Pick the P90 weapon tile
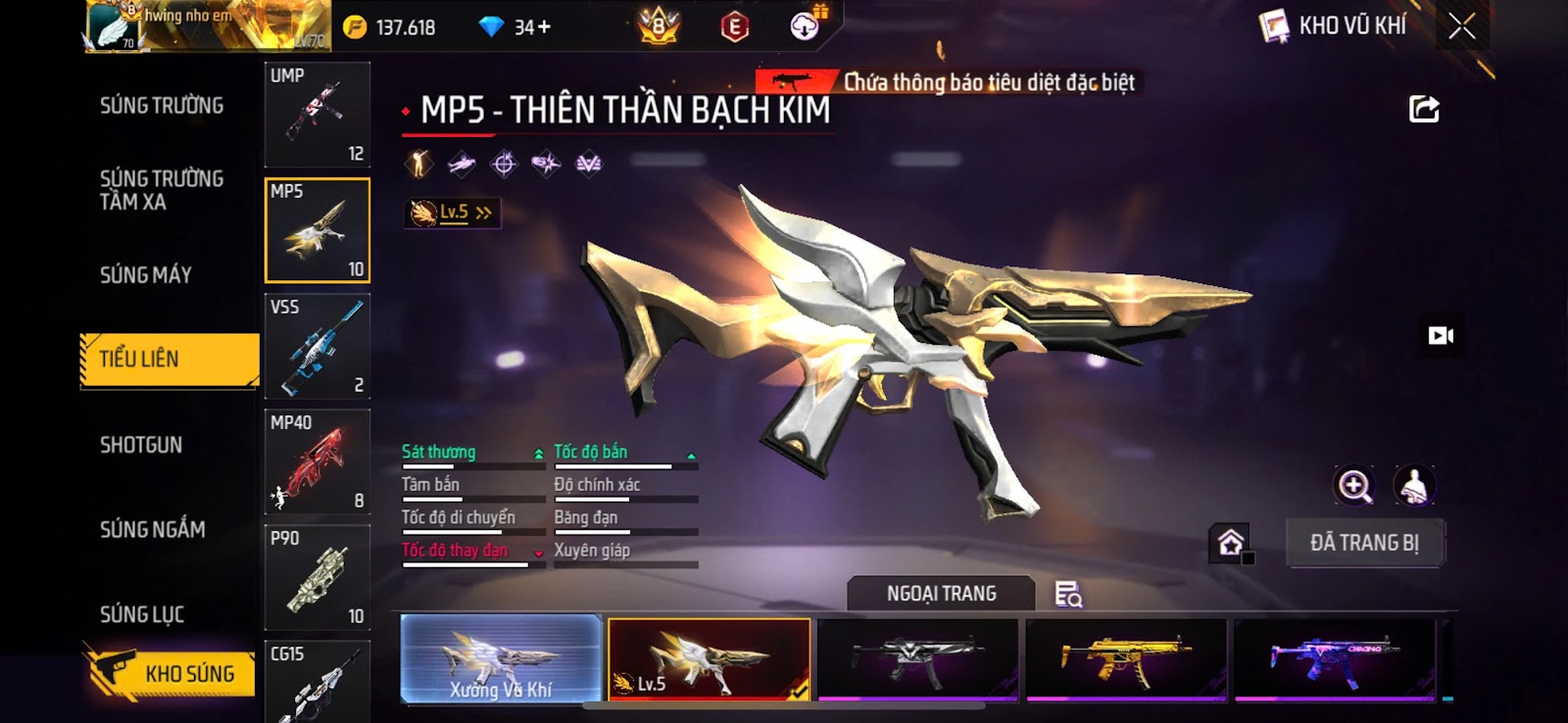 coord(317,577)
